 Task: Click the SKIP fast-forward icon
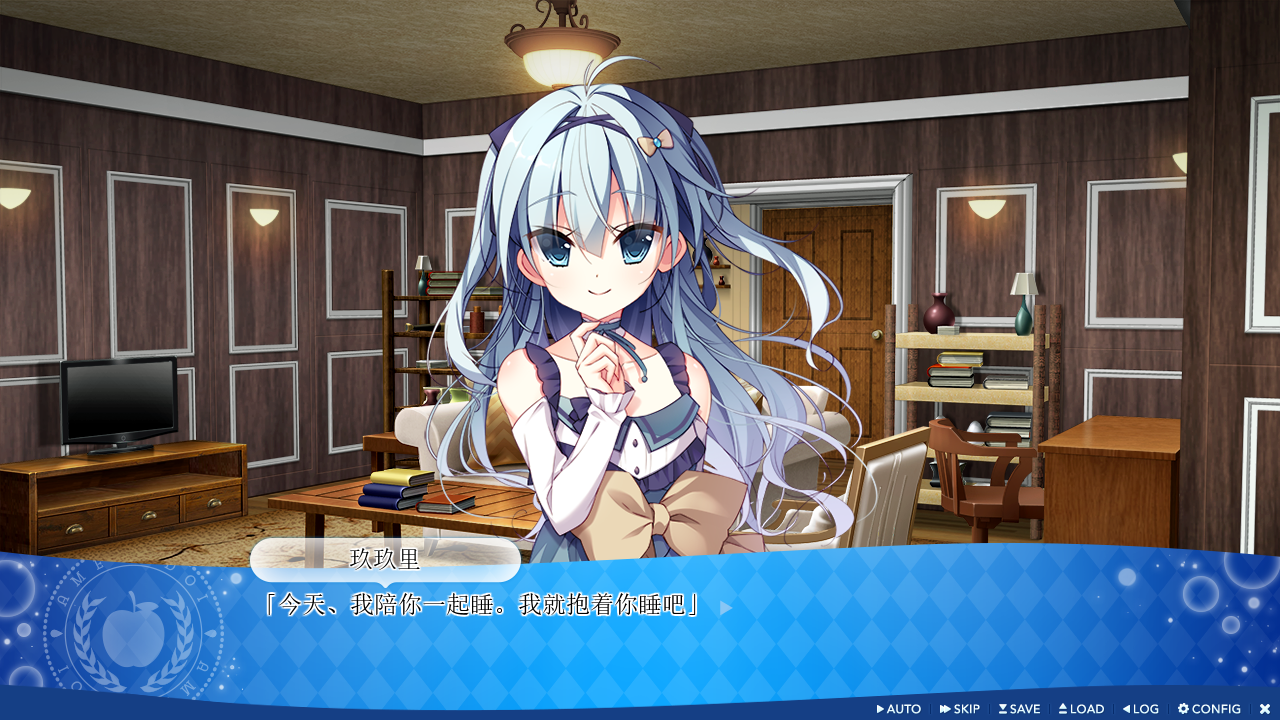point(946,709)
